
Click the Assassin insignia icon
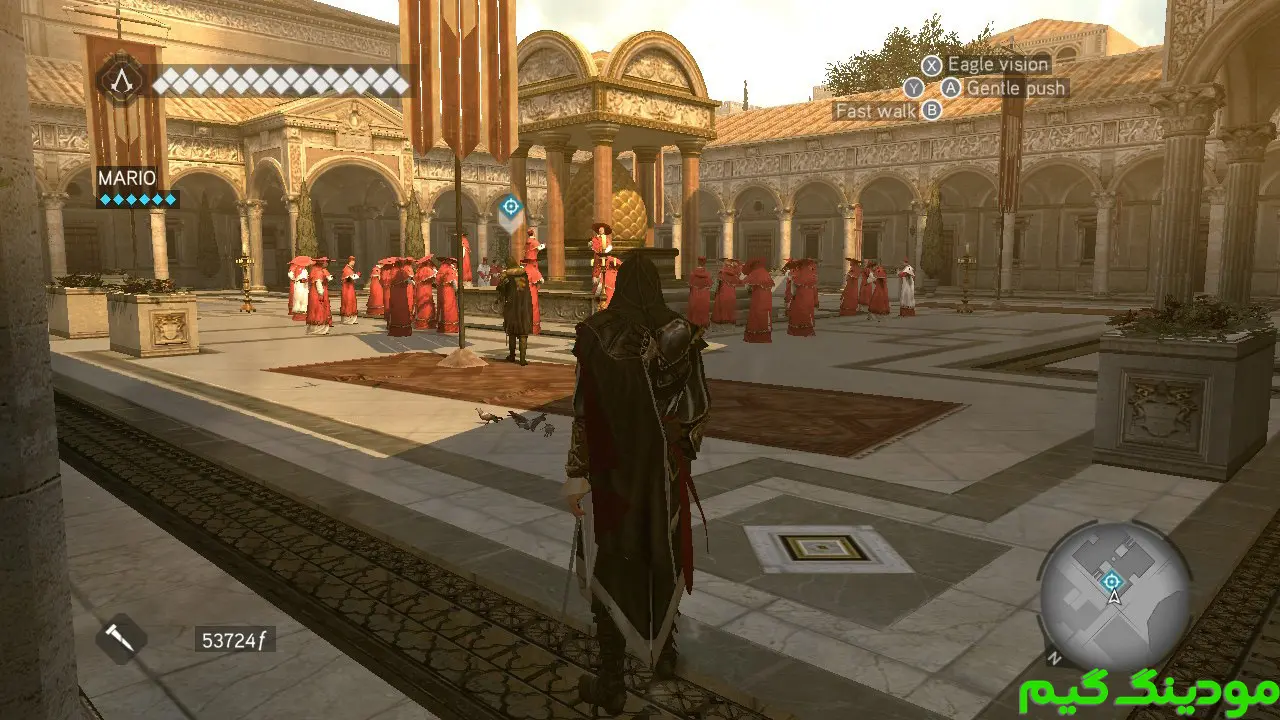pyautogui.click(x=121, y=78)
